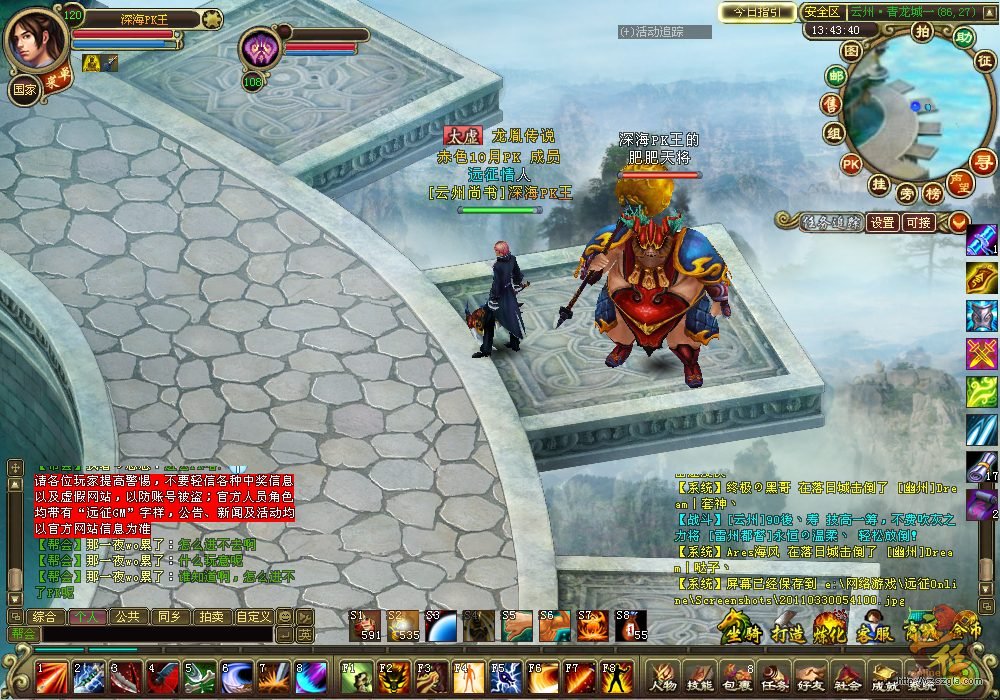1000x700 pixels.
Task: Open the 寻 pathfinding button
Action: coord(985,162)
